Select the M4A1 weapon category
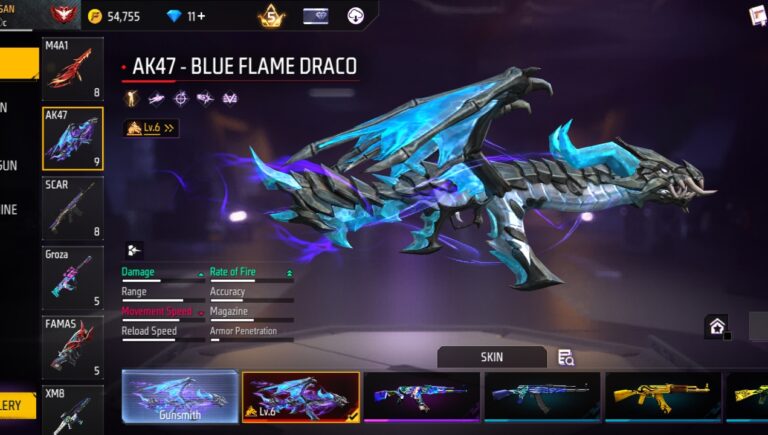 pyautogui.click(x=73, y=69)
